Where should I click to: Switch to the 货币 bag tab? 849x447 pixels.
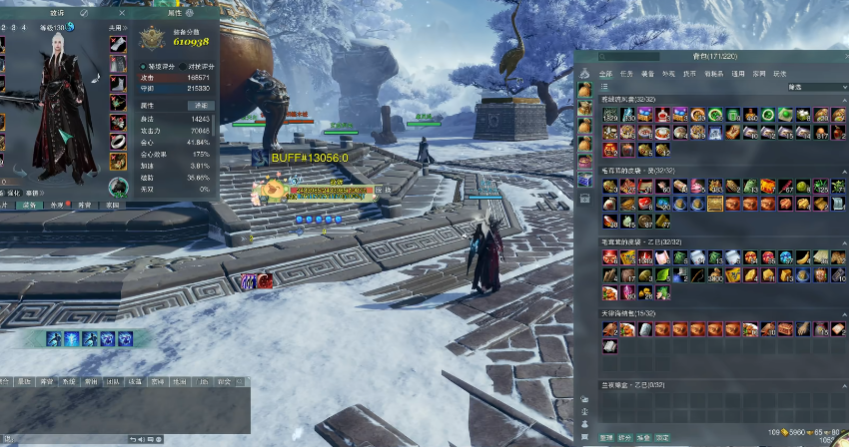point(691,73)
